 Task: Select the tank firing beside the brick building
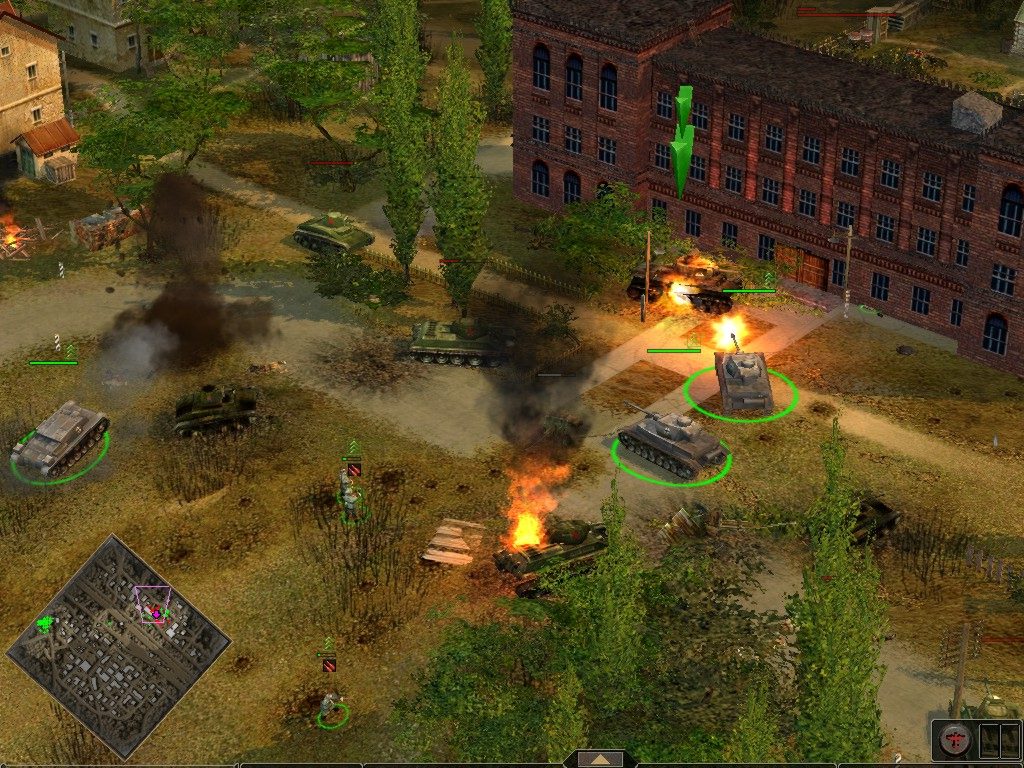point(743,381)
